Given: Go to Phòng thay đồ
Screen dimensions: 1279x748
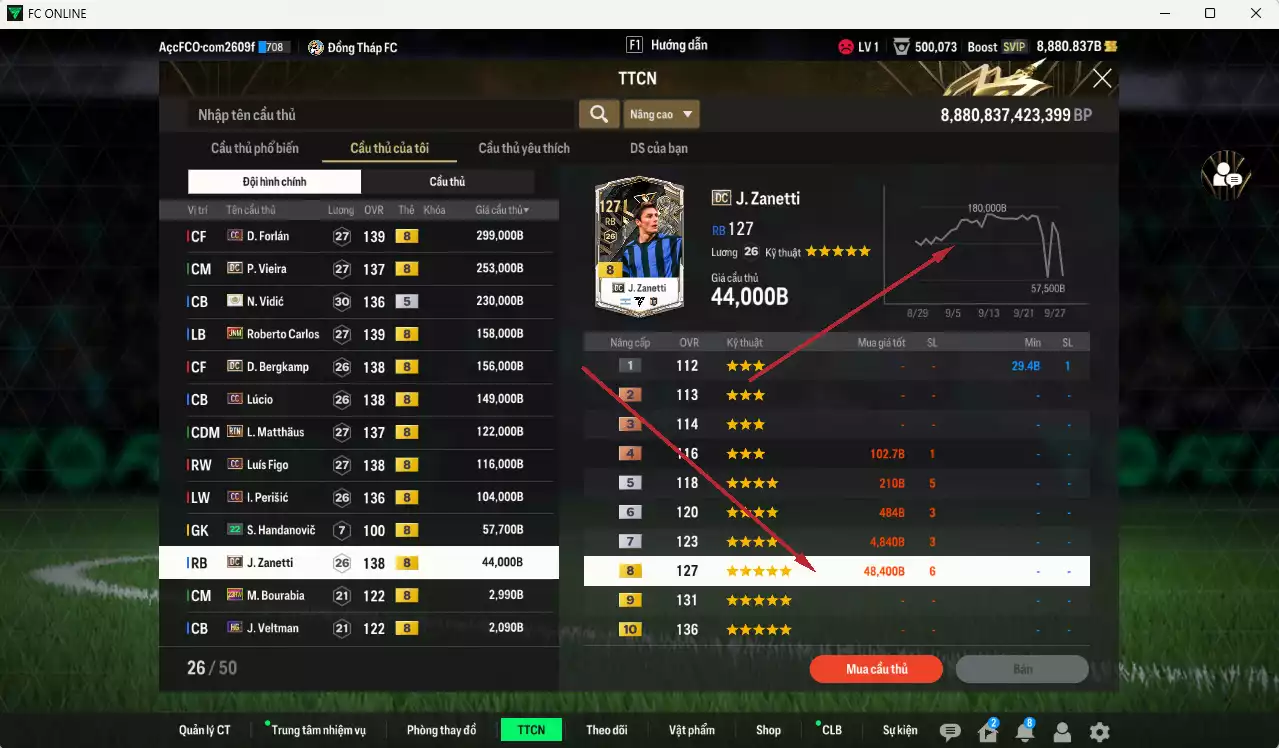Looking at the screenshot, I should point(441,730).
